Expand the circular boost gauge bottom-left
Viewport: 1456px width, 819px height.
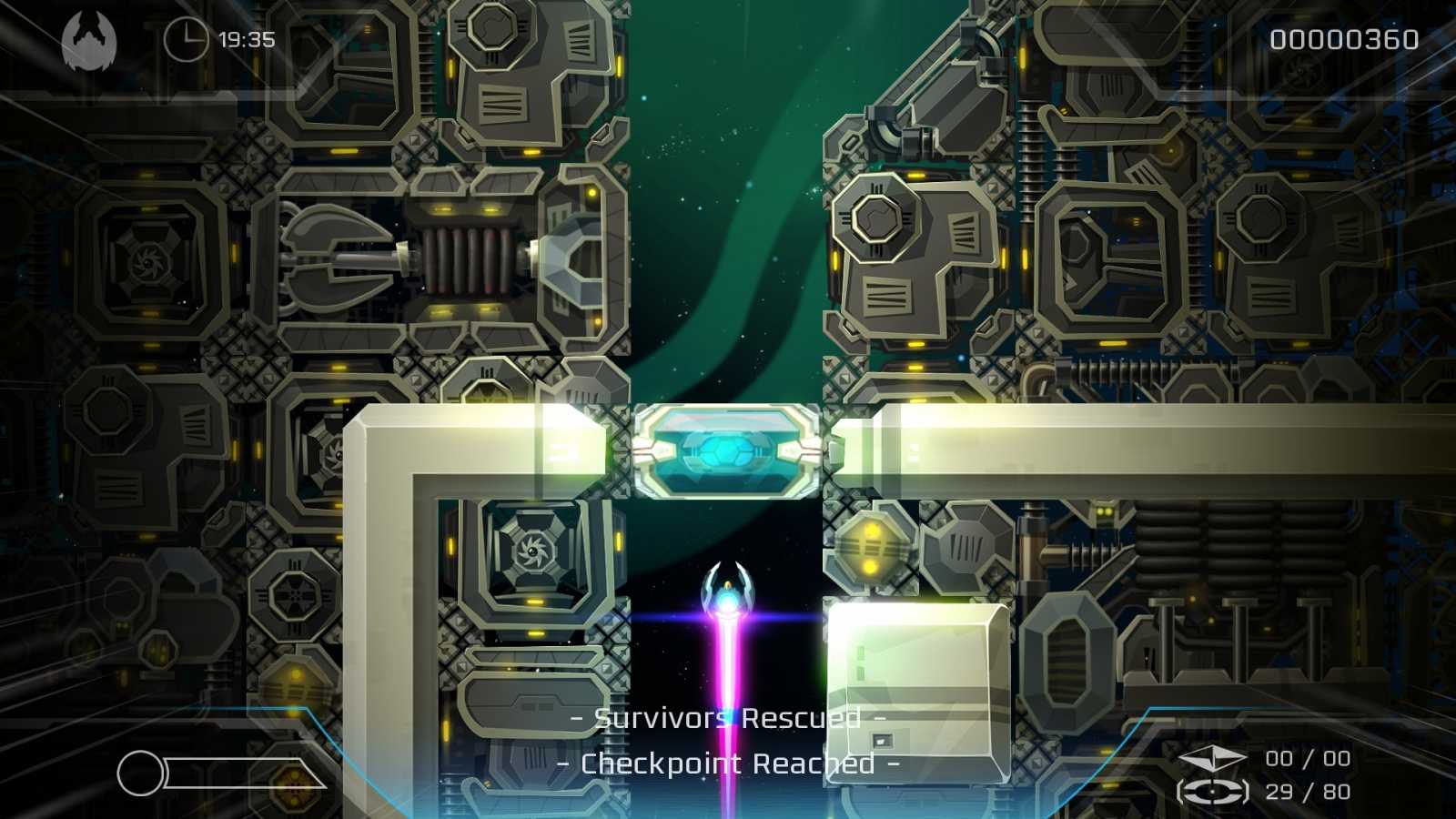pos(142,772)
